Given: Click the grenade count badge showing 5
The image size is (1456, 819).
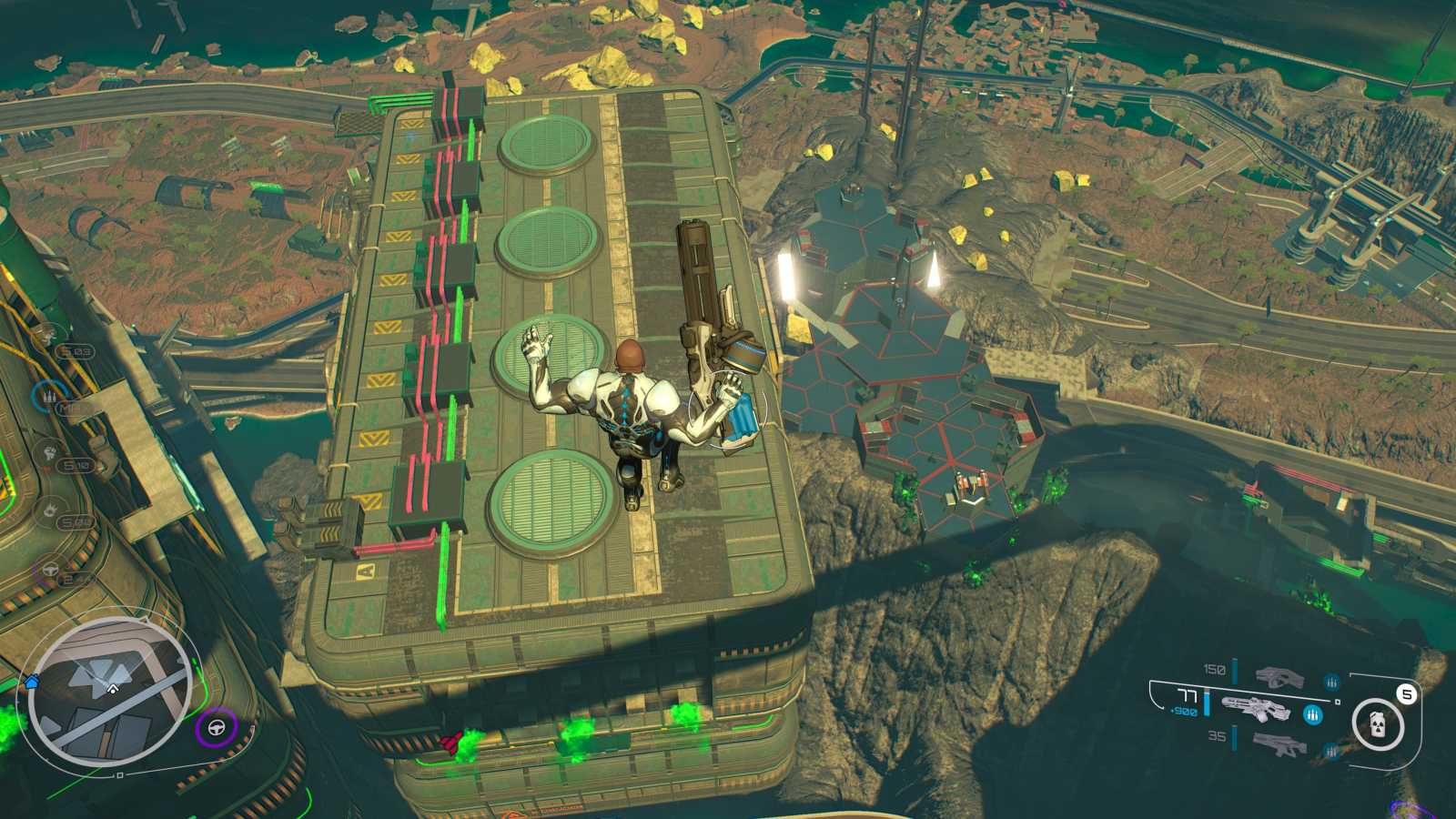Looking at the screenshot, I should pyautogui.click(x=1406, y=693).
